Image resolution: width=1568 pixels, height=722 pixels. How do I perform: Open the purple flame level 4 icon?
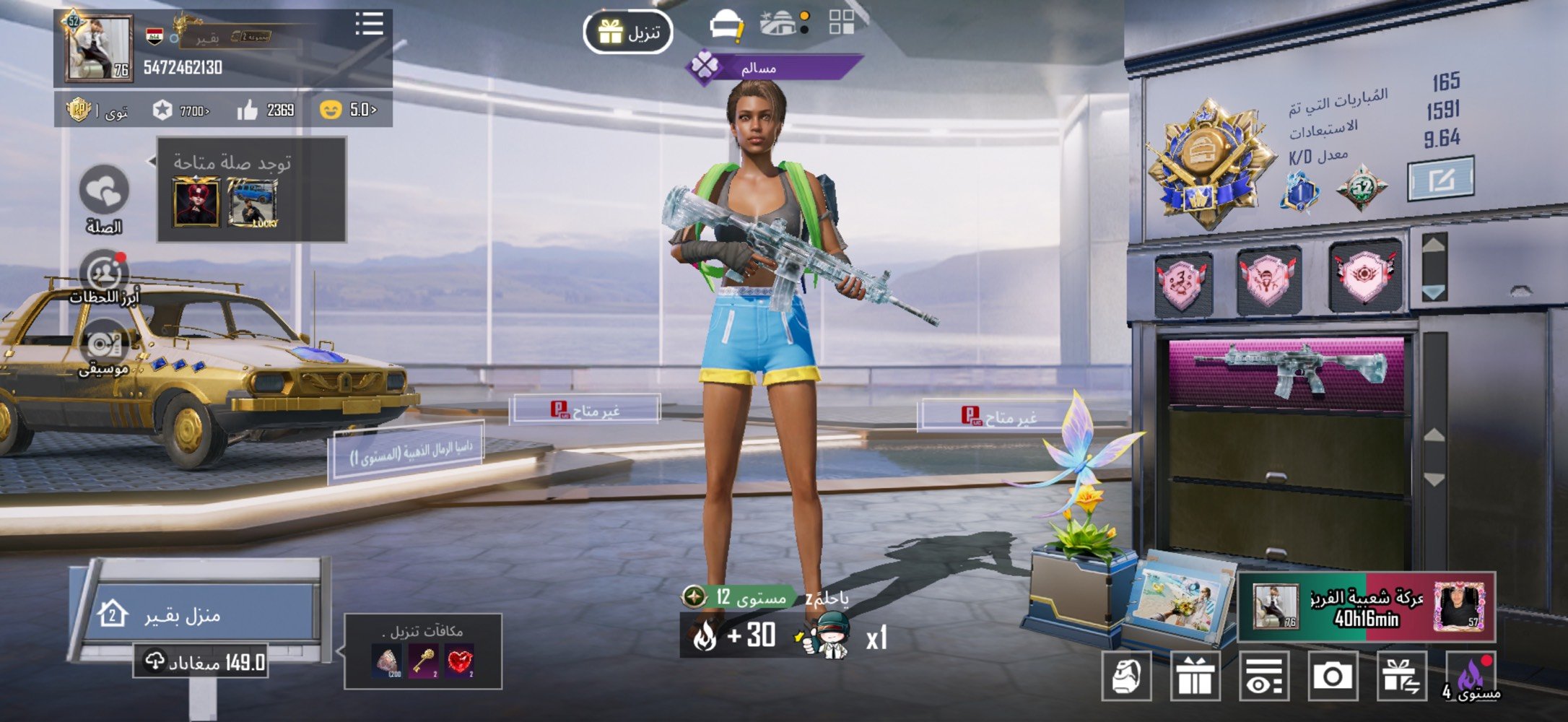[x=1471, y=677]
